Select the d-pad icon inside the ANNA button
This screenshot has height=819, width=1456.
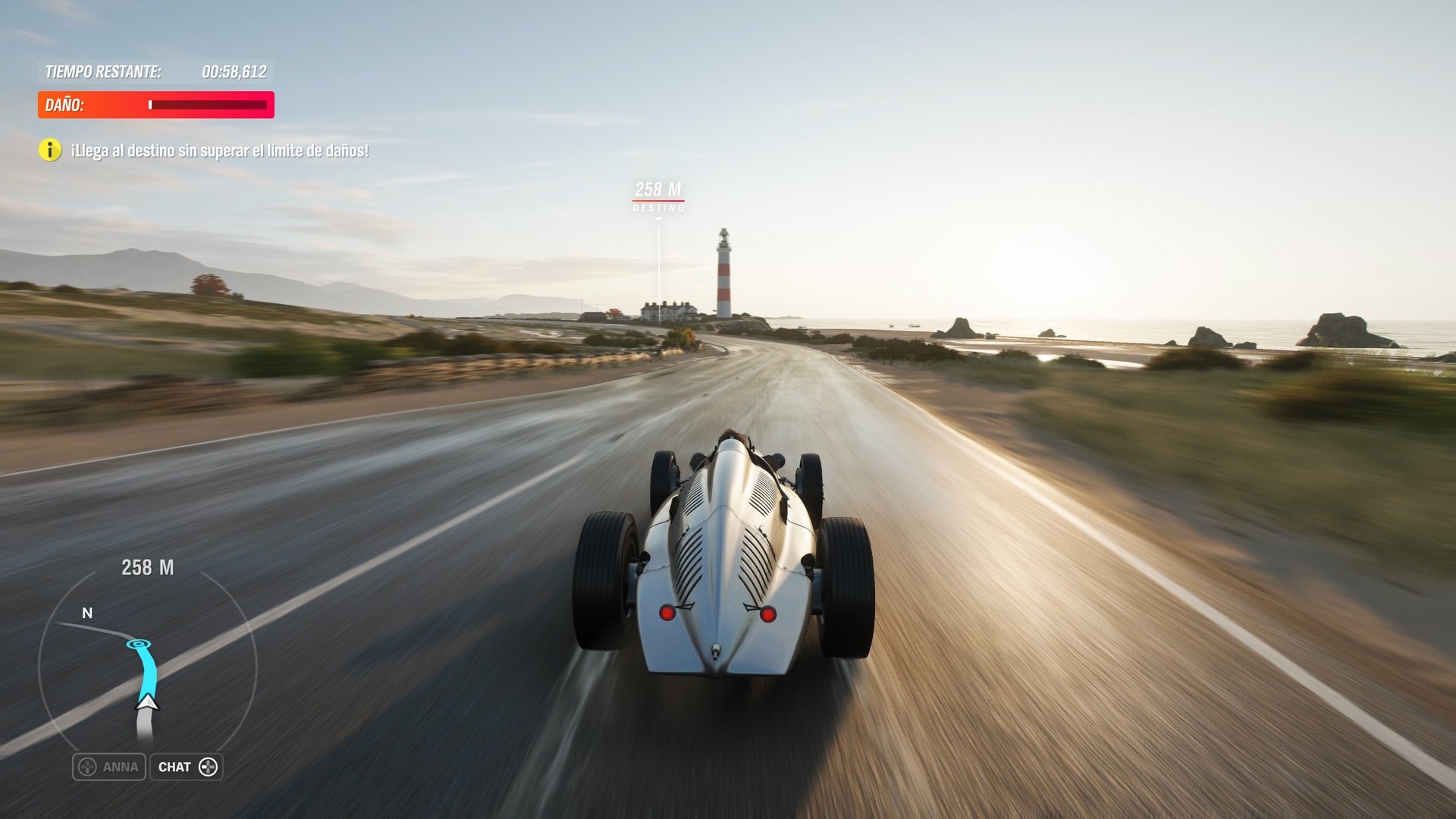tap(86, 767)
